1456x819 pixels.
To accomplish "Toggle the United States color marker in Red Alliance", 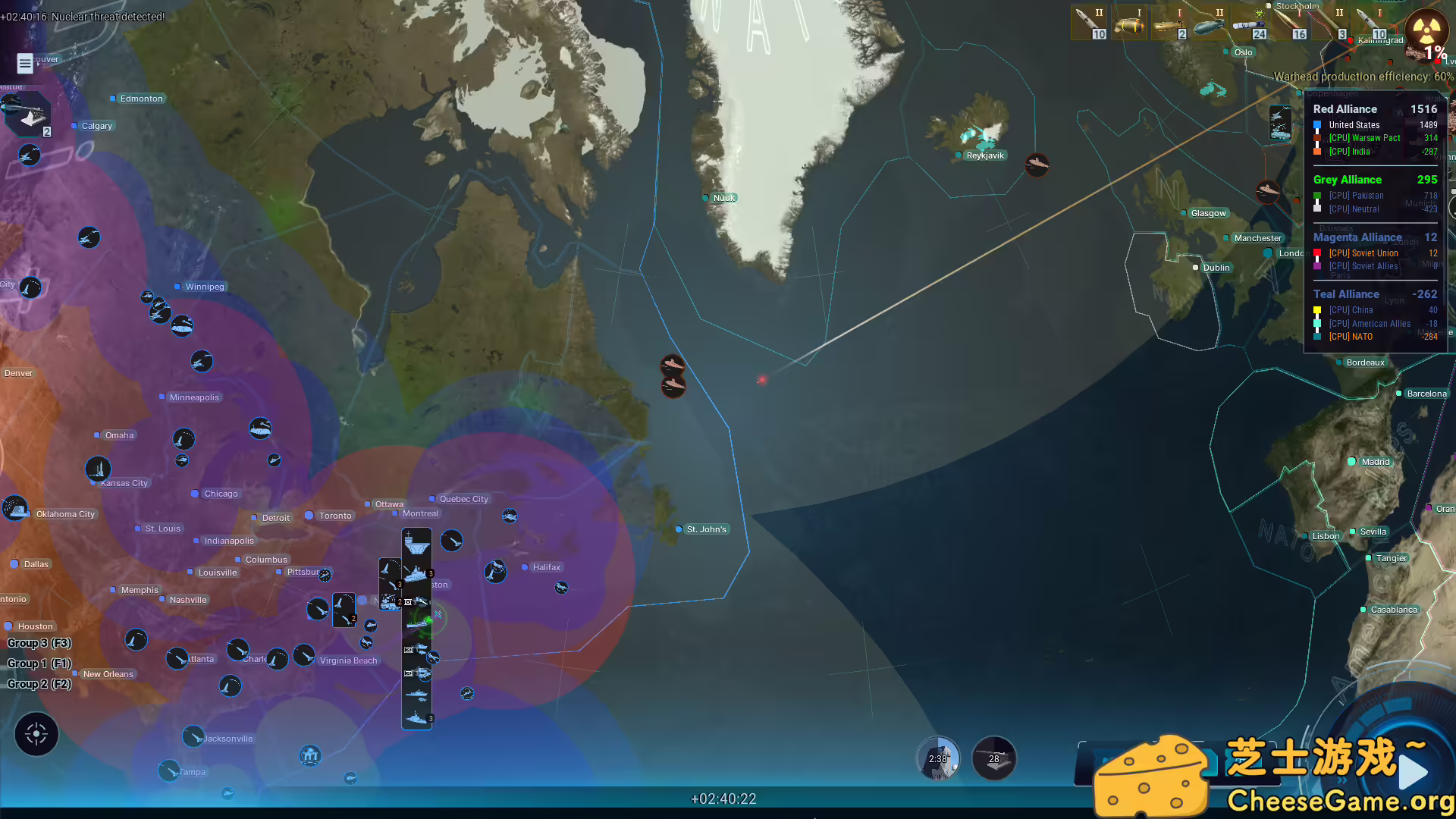I will click(x=1317, y=125).
